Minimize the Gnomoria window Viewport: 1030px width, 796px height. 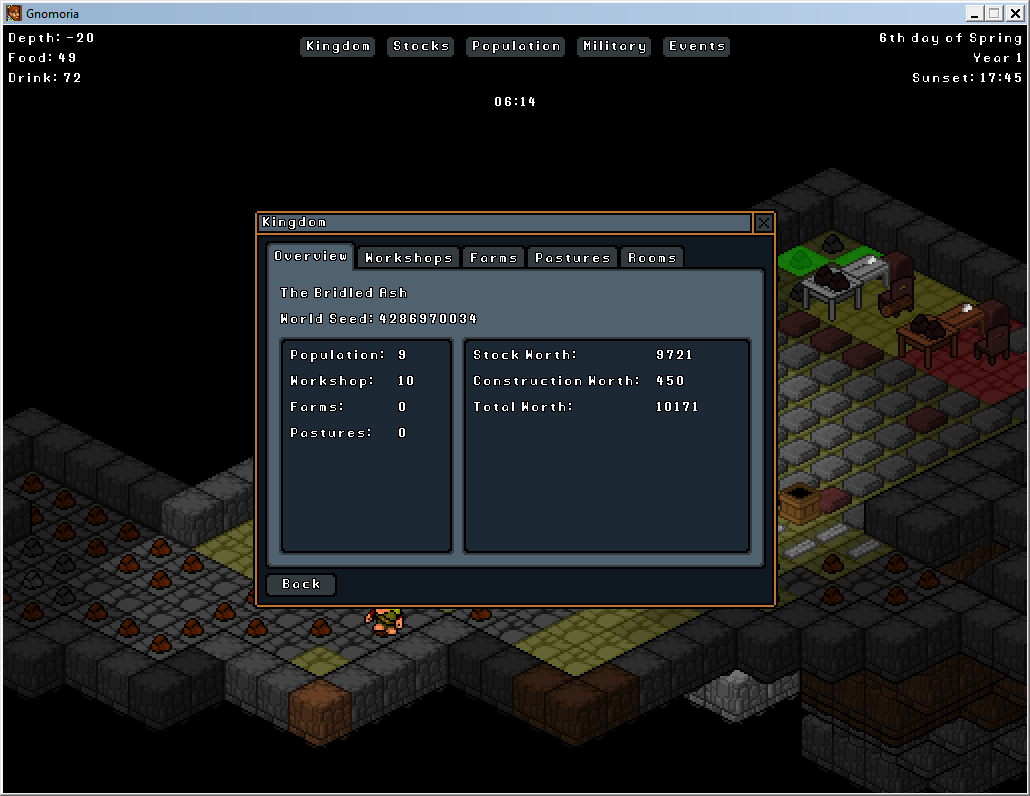(975, 13)
